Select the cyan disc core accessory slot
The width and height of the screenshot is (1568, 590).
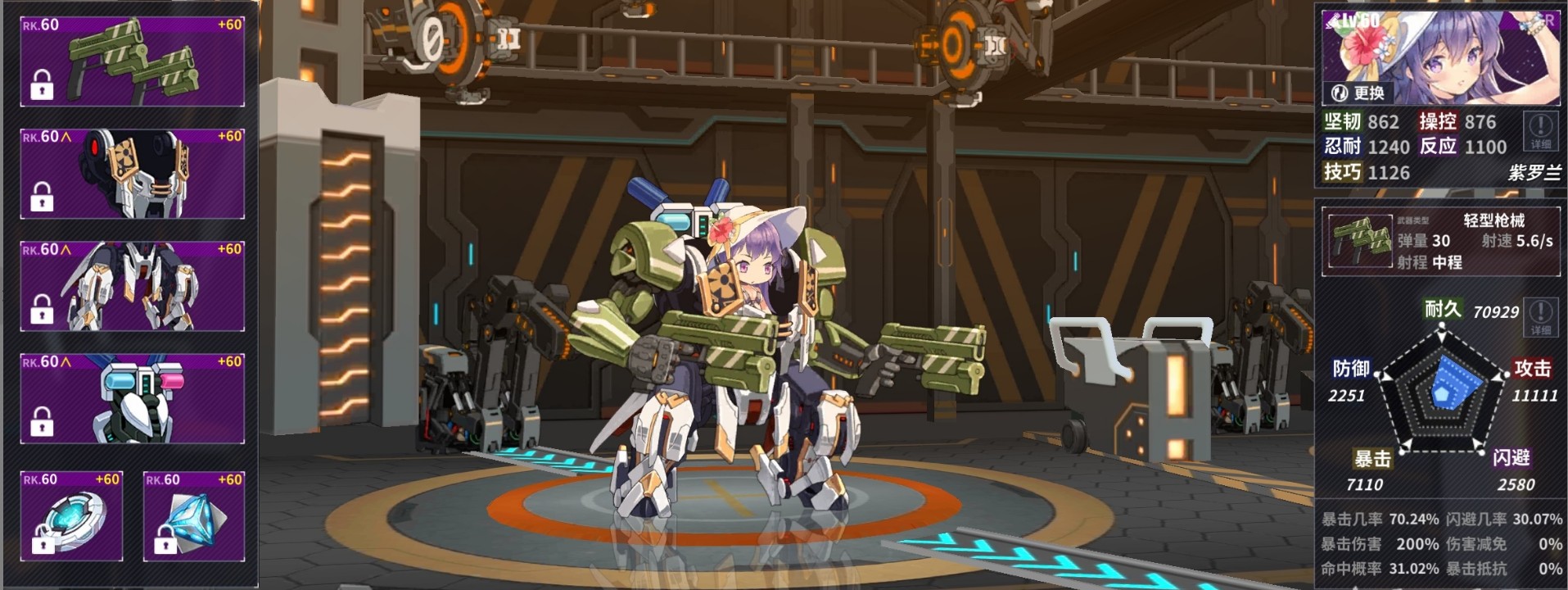pyautogui.click(x=72, y=516)
